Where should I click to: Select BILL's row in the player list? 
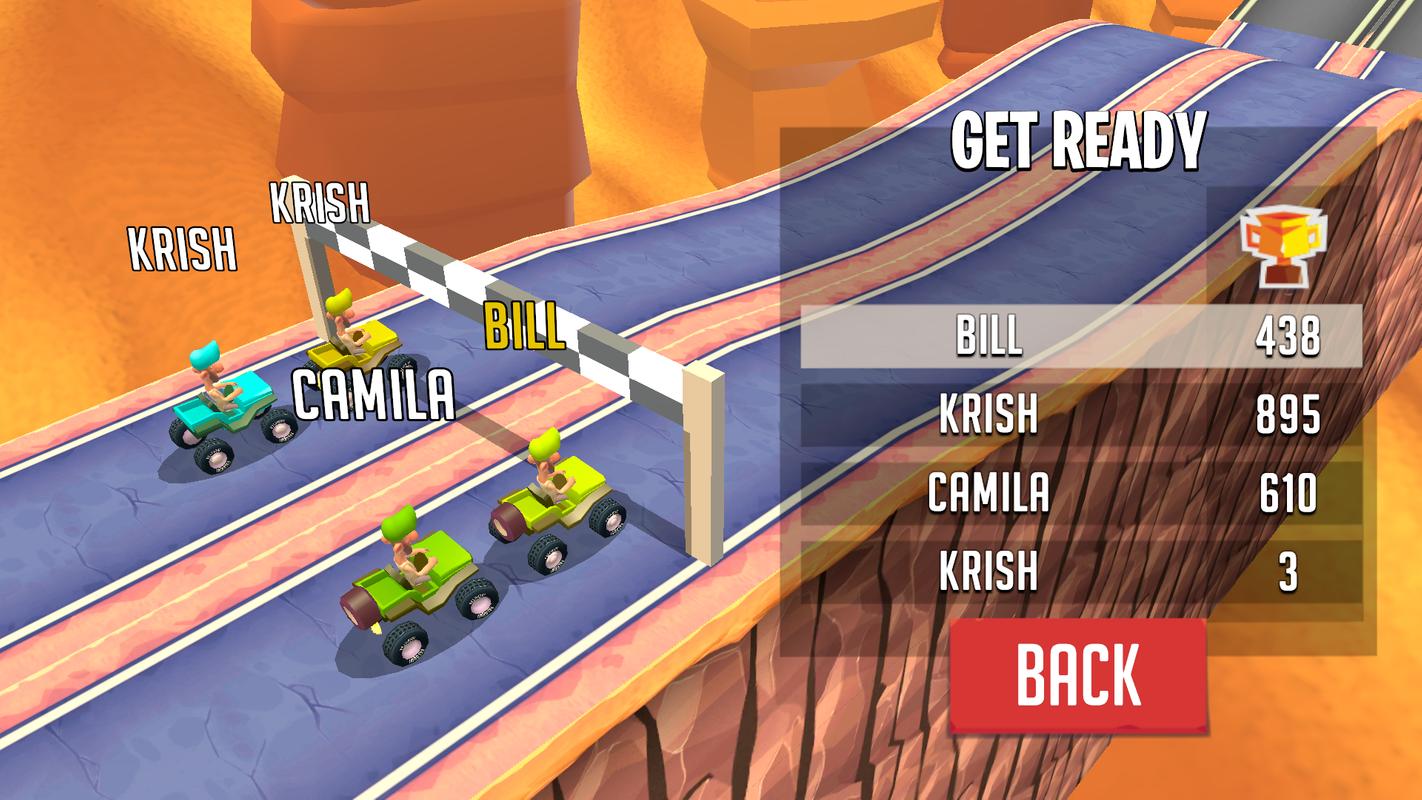[x=1080, y=337]
